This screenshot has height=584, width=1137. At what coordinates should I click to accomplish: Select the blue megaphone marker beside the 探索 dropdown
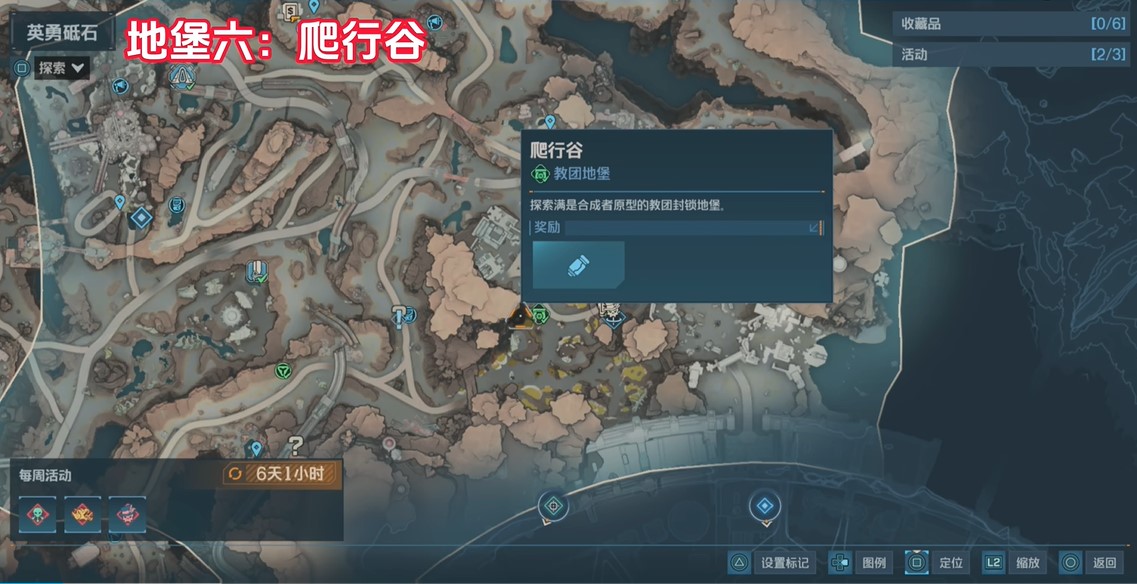pyautogui.click(x=119, y=86)
